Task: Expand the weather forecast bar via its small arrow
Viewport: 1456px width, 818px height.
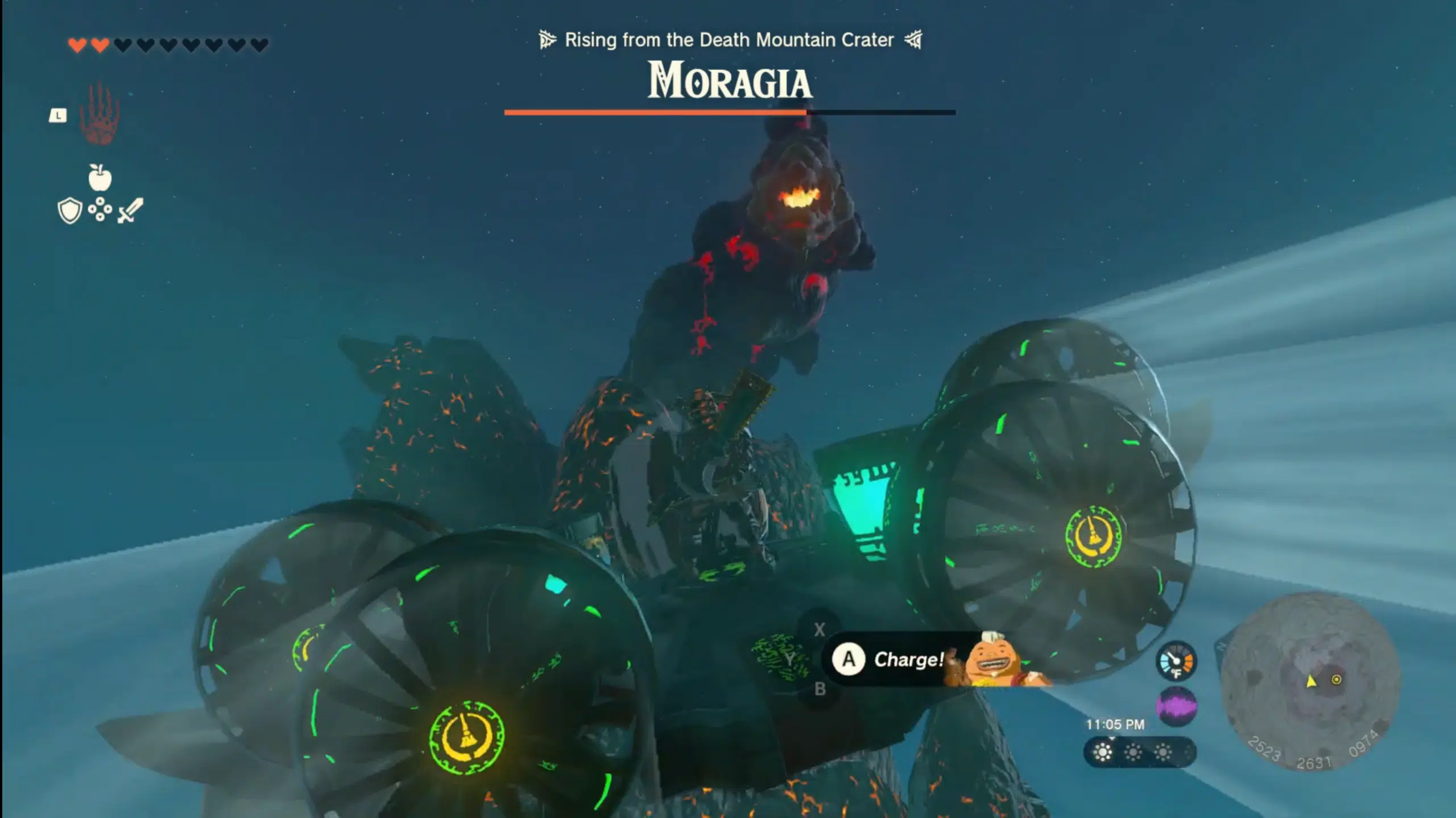Action: (x=1111, y=739)
